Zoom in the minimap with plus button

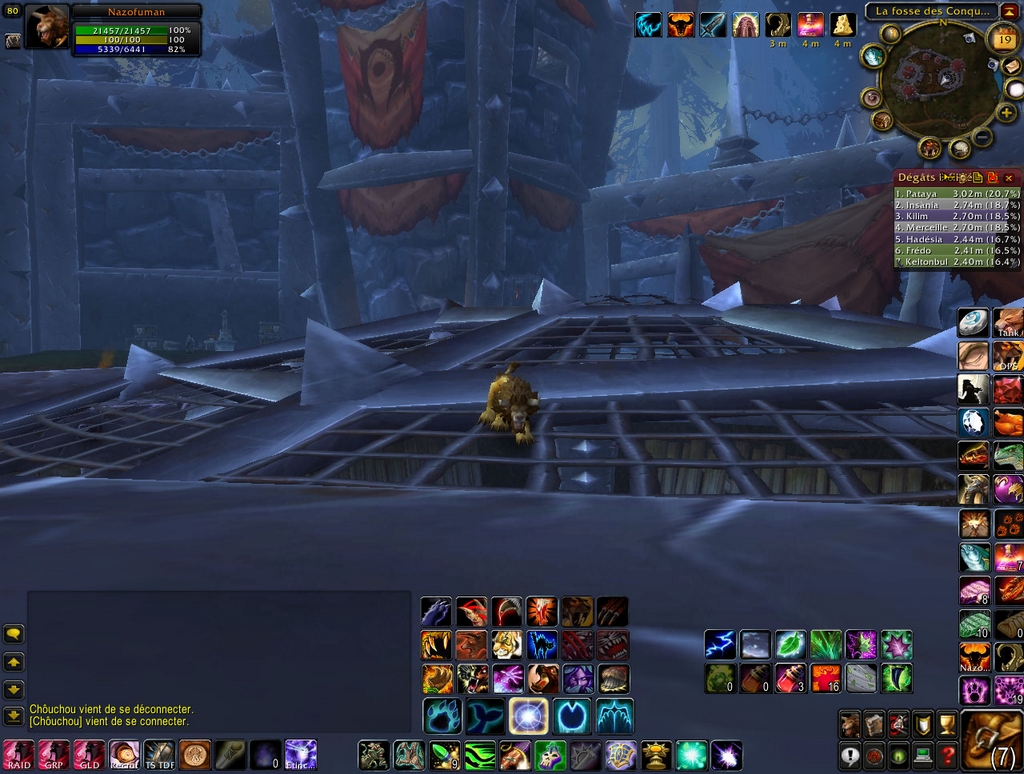click(x=1006, y=112)
